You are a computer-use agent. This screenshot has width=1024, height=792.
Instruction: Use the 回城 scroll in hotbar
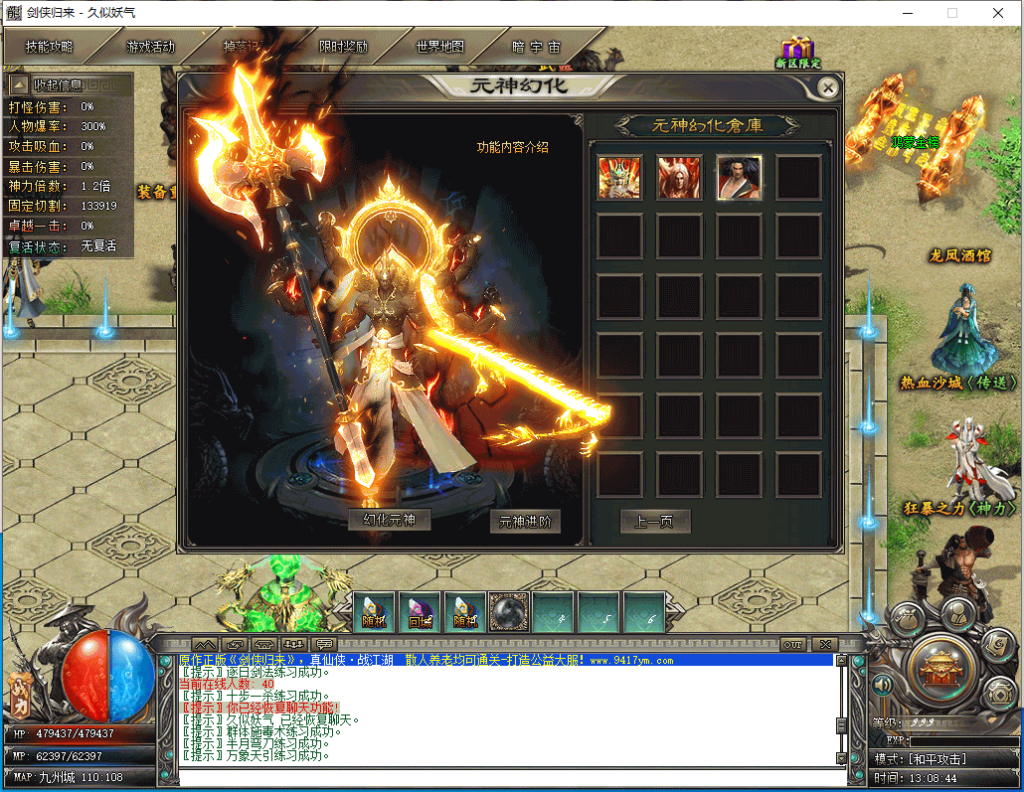click(419, 611)
